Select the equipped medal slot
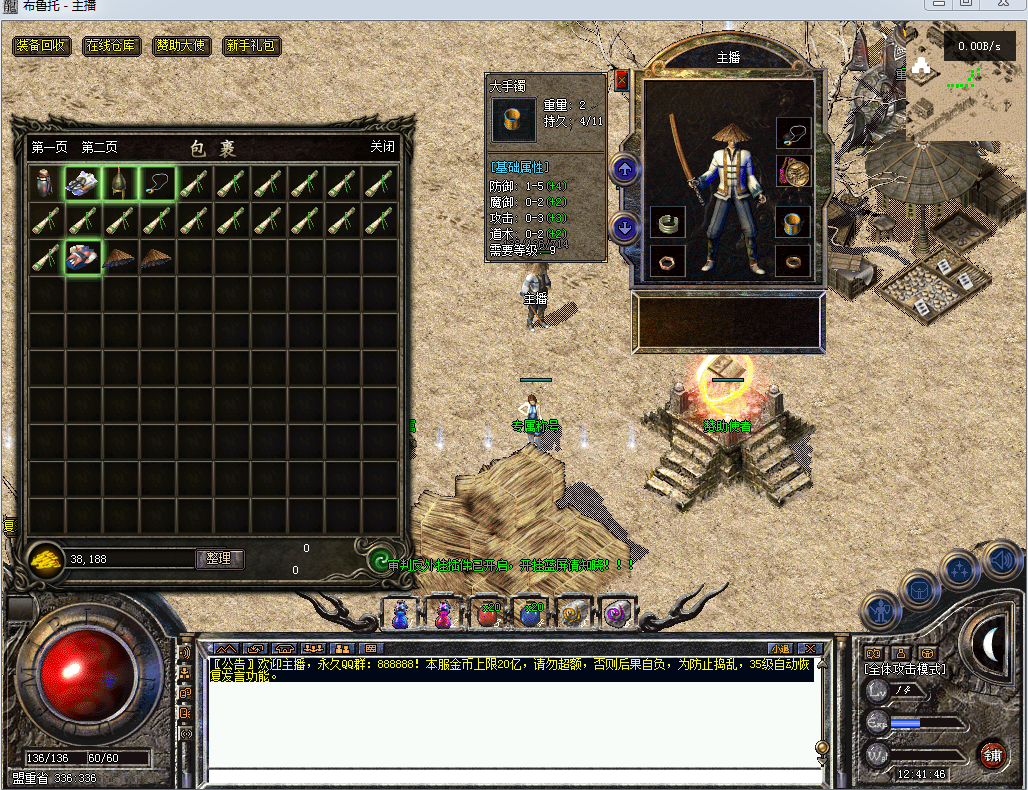The height and width of the screenshot is (790, 1028). 793,172
